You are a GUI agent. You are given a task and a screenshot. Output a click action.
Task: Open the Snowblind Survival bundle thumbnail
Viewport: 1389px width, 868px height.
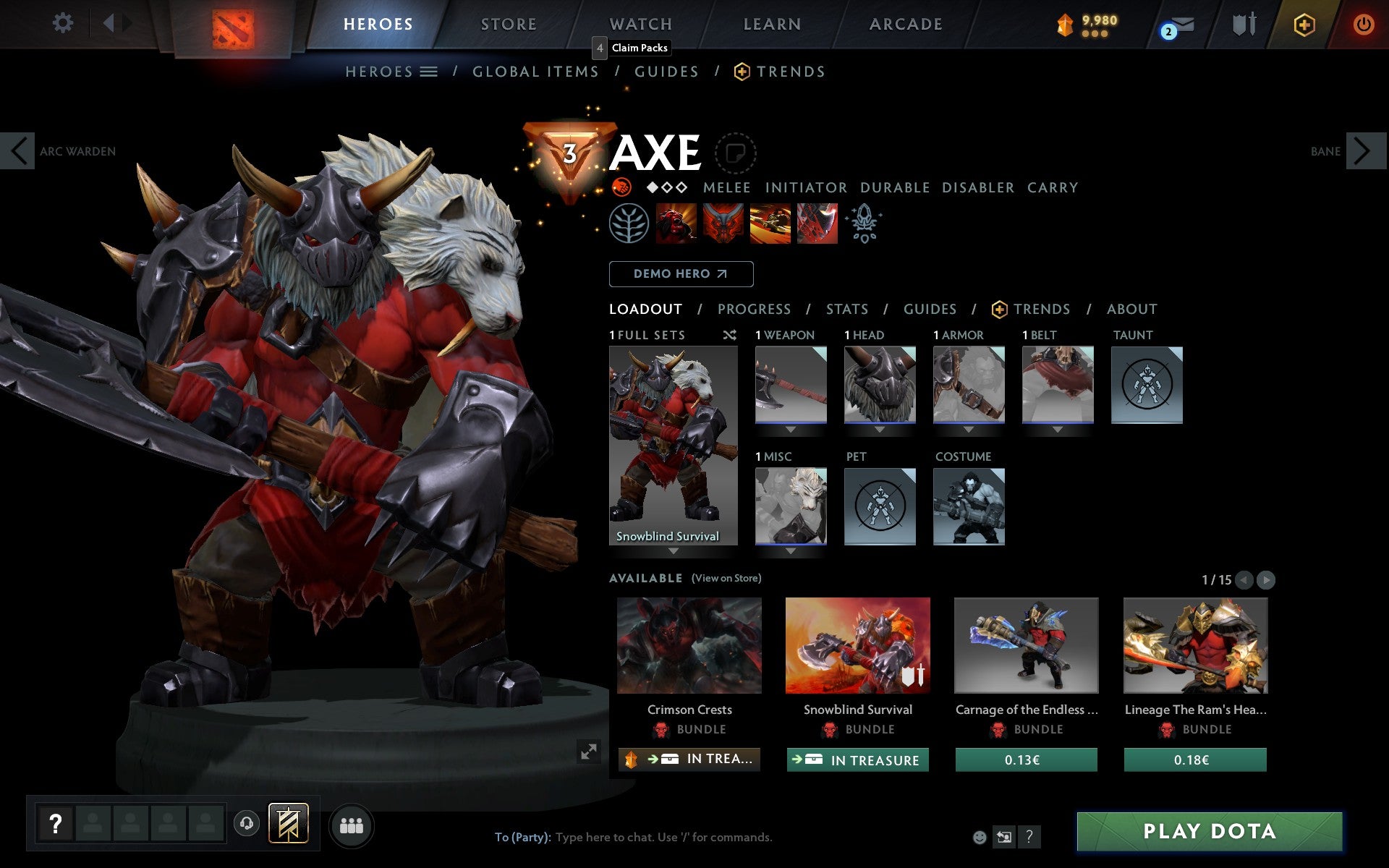[858, 646]
